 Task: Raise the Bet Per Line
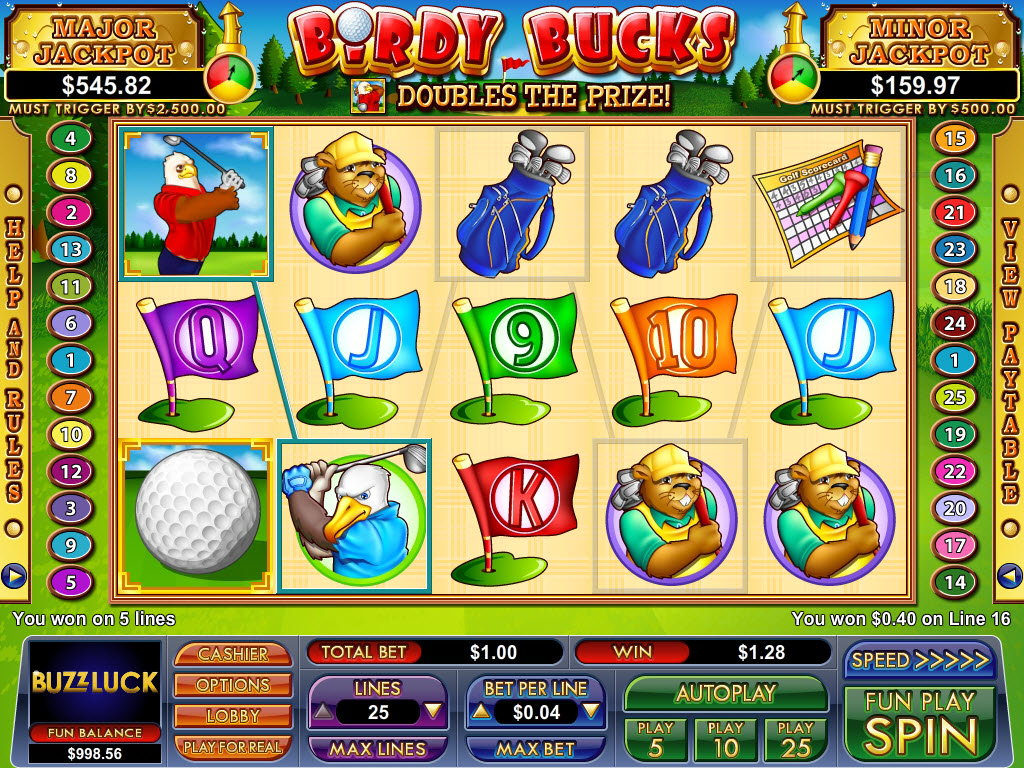[481, 712]
